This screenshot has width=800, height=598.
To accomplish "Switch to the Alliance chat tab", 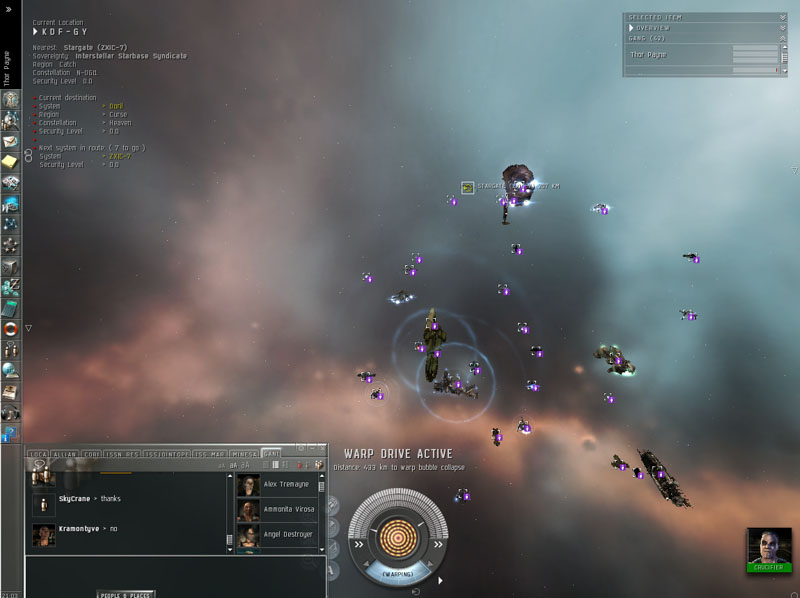I will [x=64, y=454].
